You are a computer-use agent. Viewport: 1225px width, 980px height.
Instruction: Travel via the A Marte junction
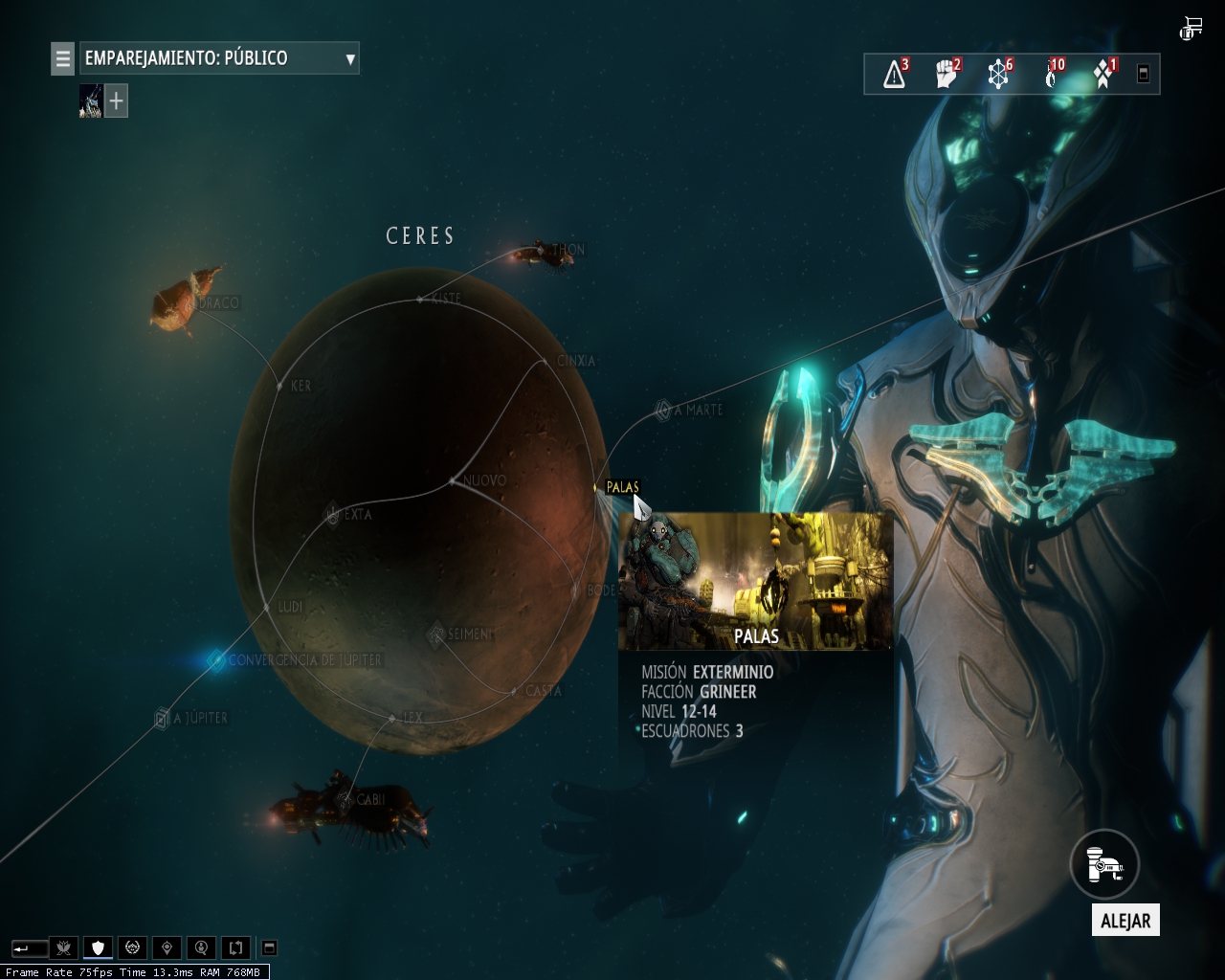click(x=662, y=411)
